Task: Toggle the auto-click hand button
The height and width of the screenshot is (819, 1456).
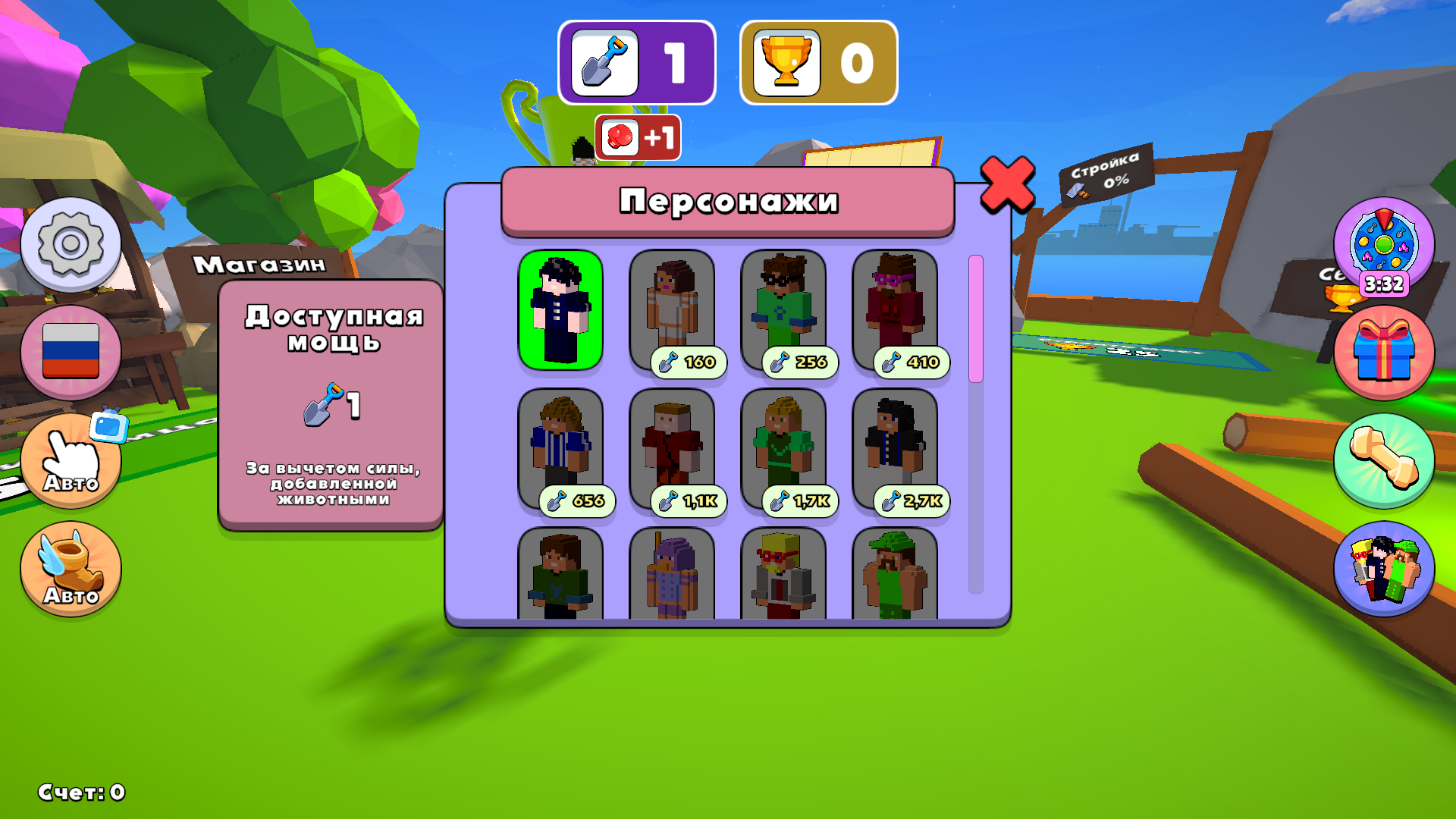Action: point(71,460)
